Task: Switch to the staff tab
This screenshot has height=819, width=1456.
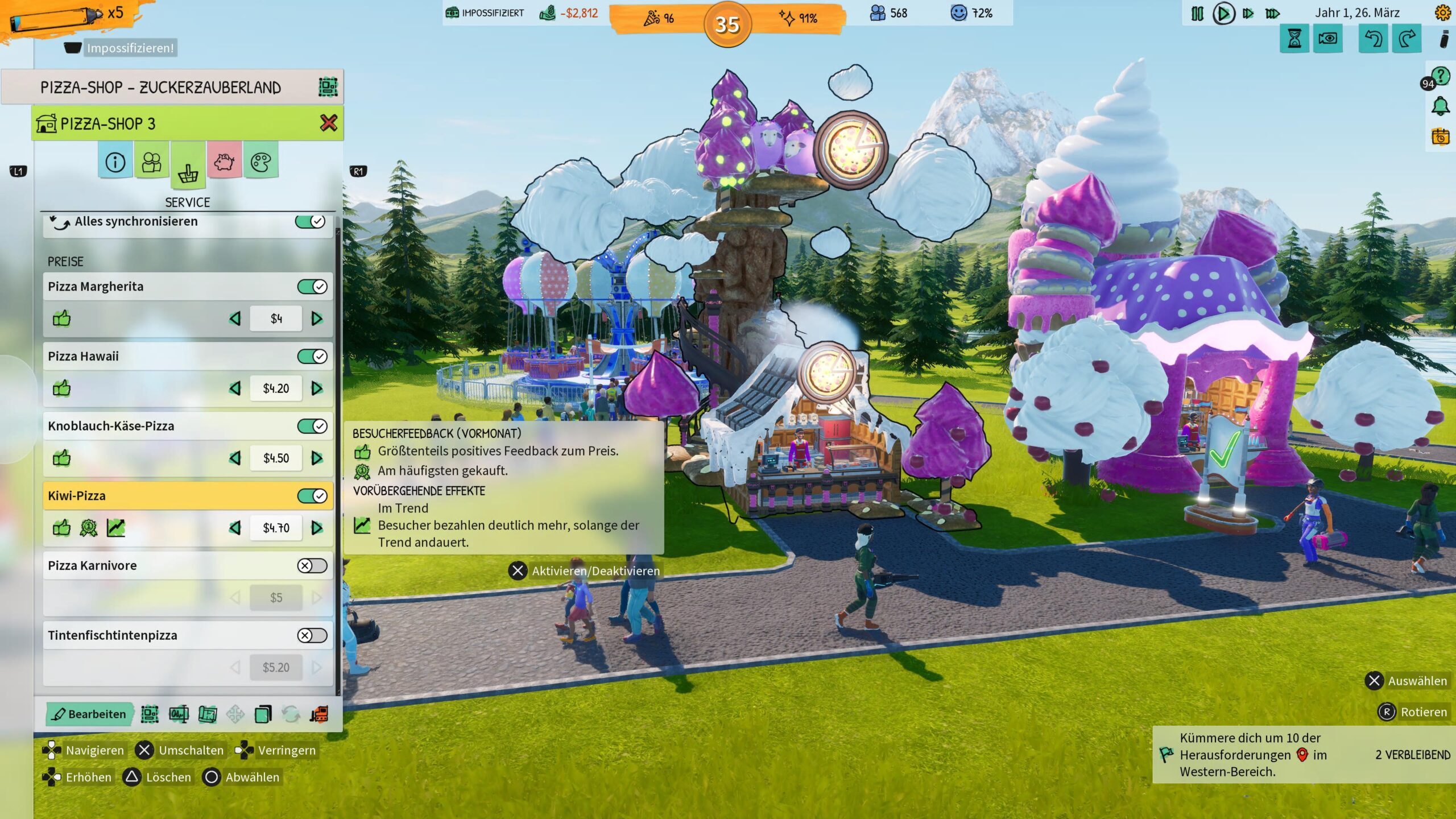Action: tap(151, 163)
